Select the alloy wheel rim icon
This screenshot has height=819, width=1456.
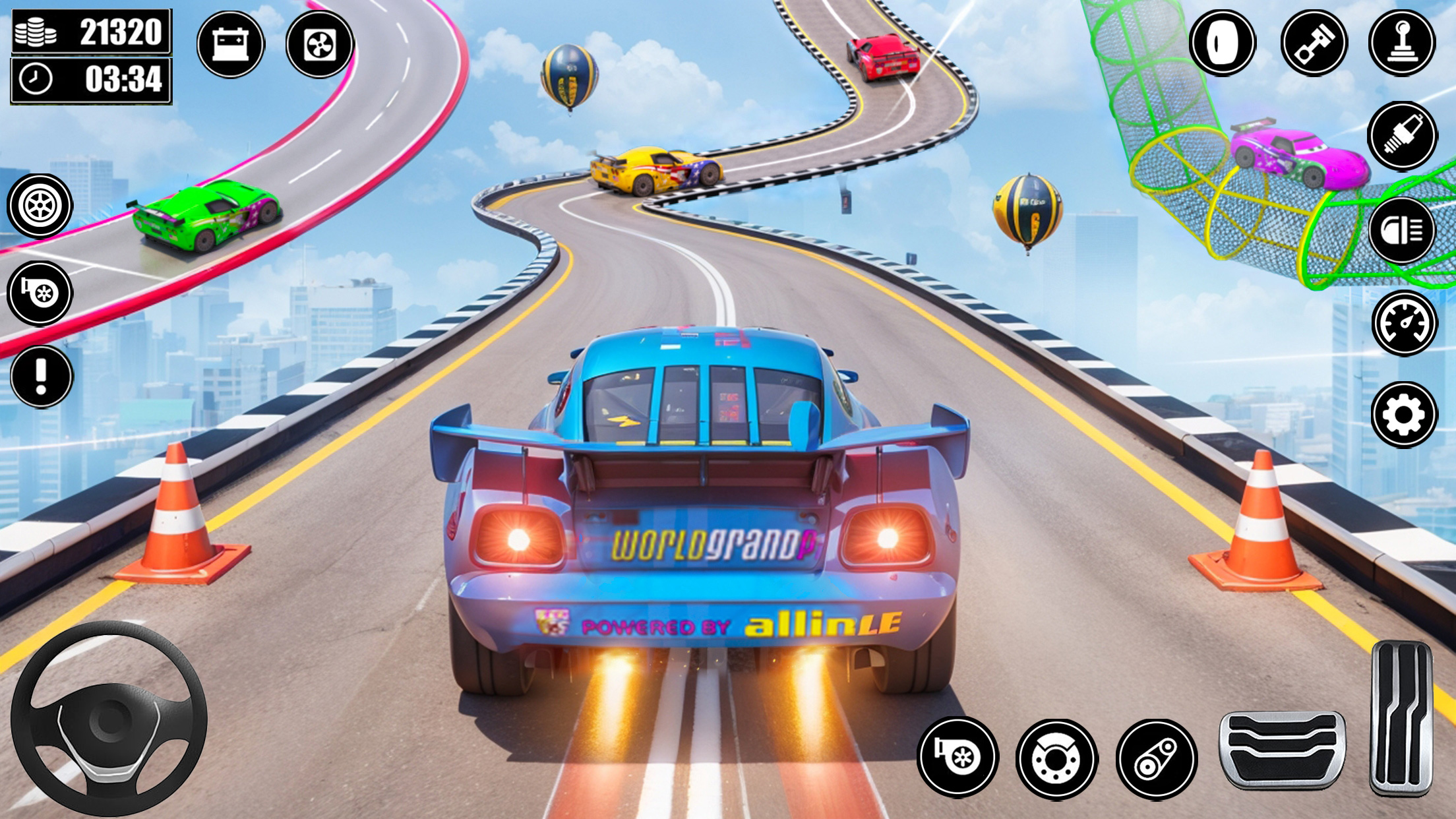[40, 206]
